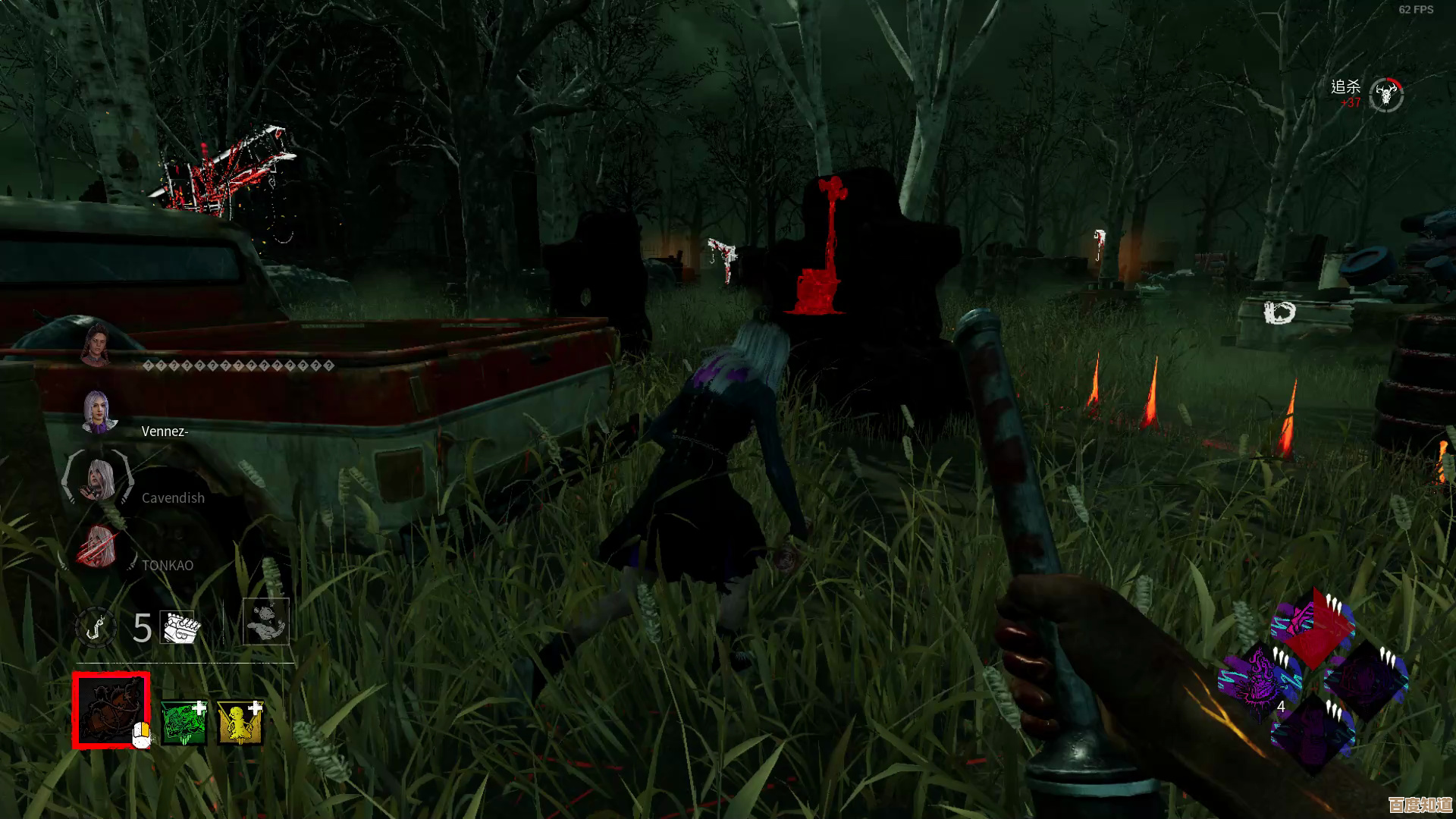Click the green add-on icon
This screenshot has height=819, width=1456.
(x=184, y=721)
